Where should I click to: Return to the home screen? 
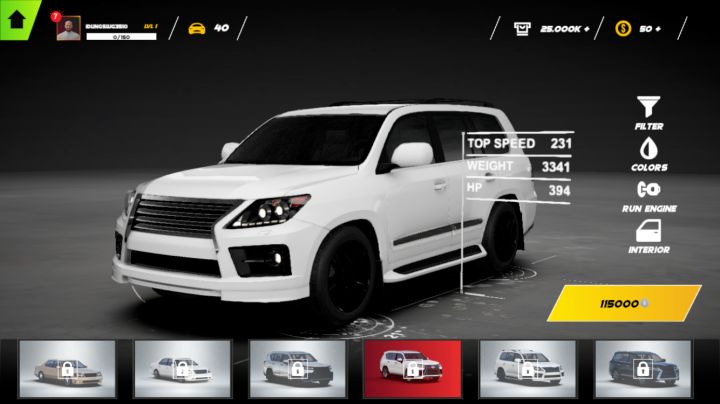pyautogui.click(x=17, y=18)
